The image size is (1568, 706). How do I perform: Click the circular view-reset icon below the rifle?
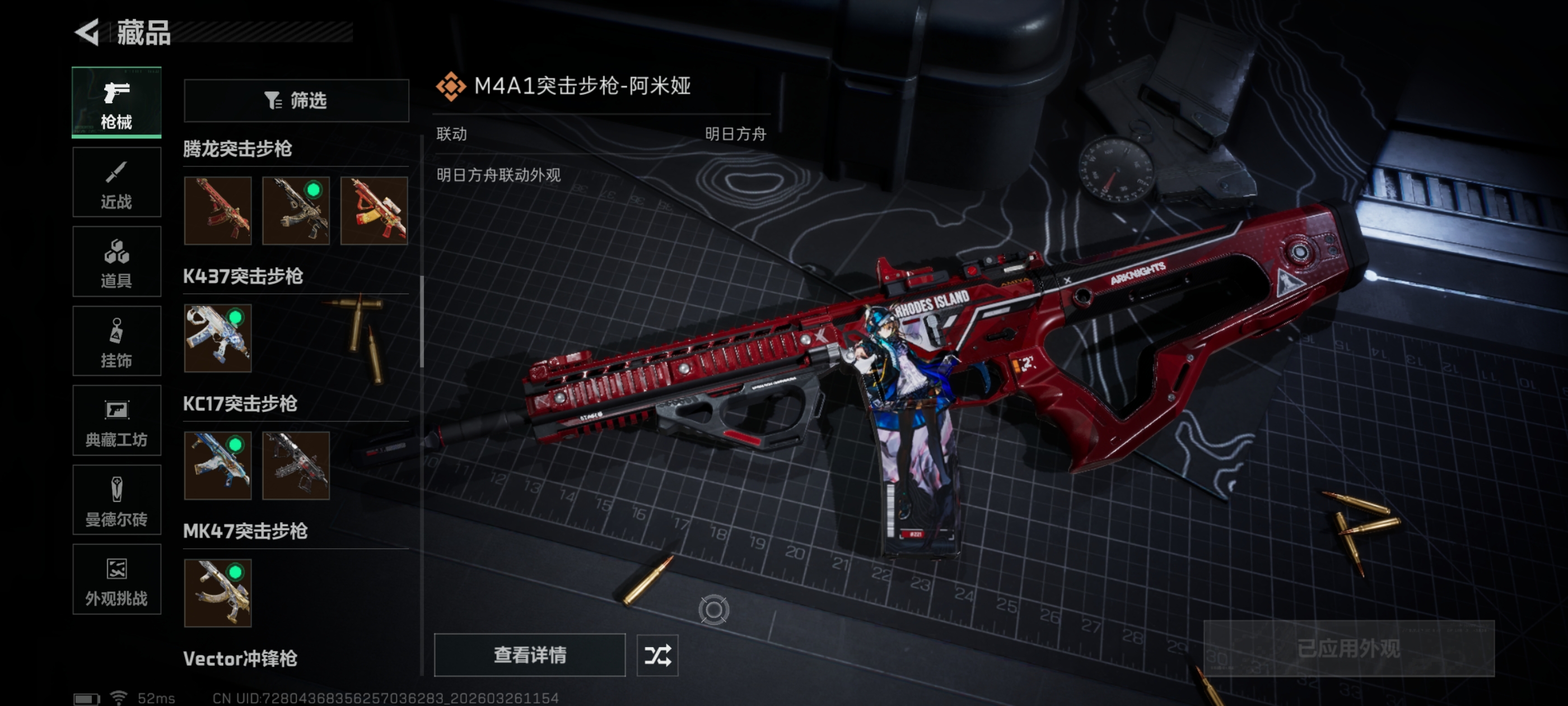[713, 610]
